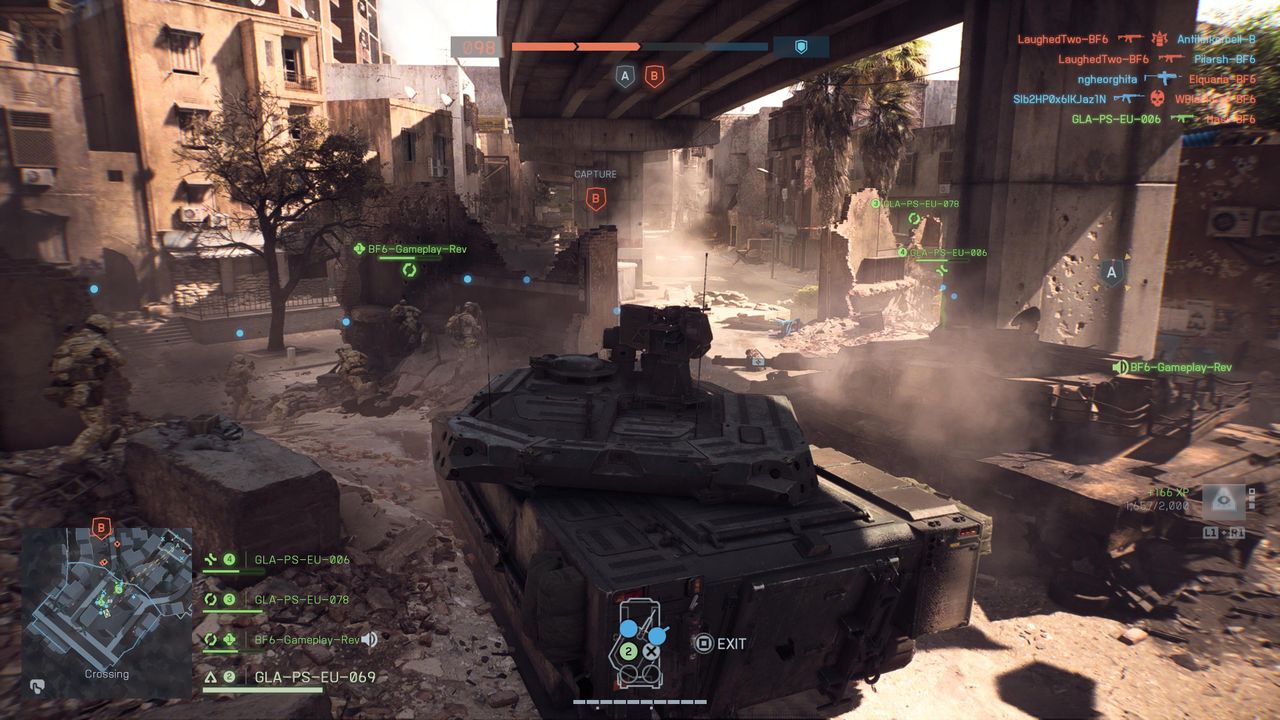
Task: Click the green rifle icon next to Hack-BF6 kill
Action: (1183, 119)
